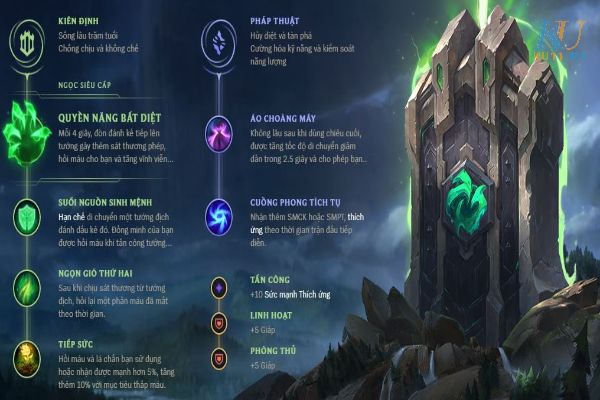Pick the Suối Nguồn Sinh Mệnh rune
The image size is (600, 400).
[x=27, y=215]
